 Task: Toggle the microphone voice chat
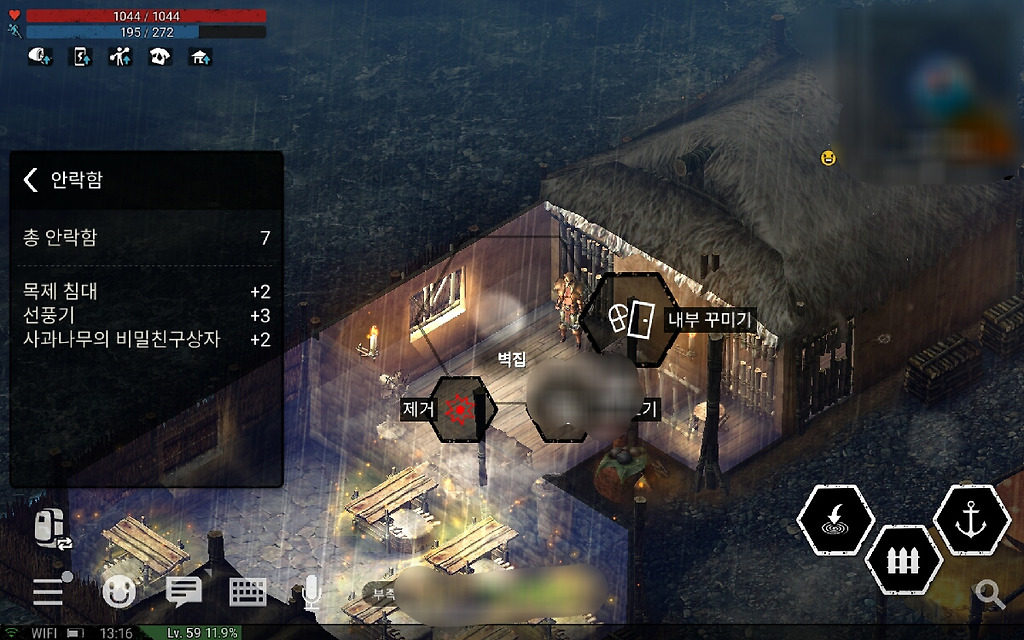point(311,593)
